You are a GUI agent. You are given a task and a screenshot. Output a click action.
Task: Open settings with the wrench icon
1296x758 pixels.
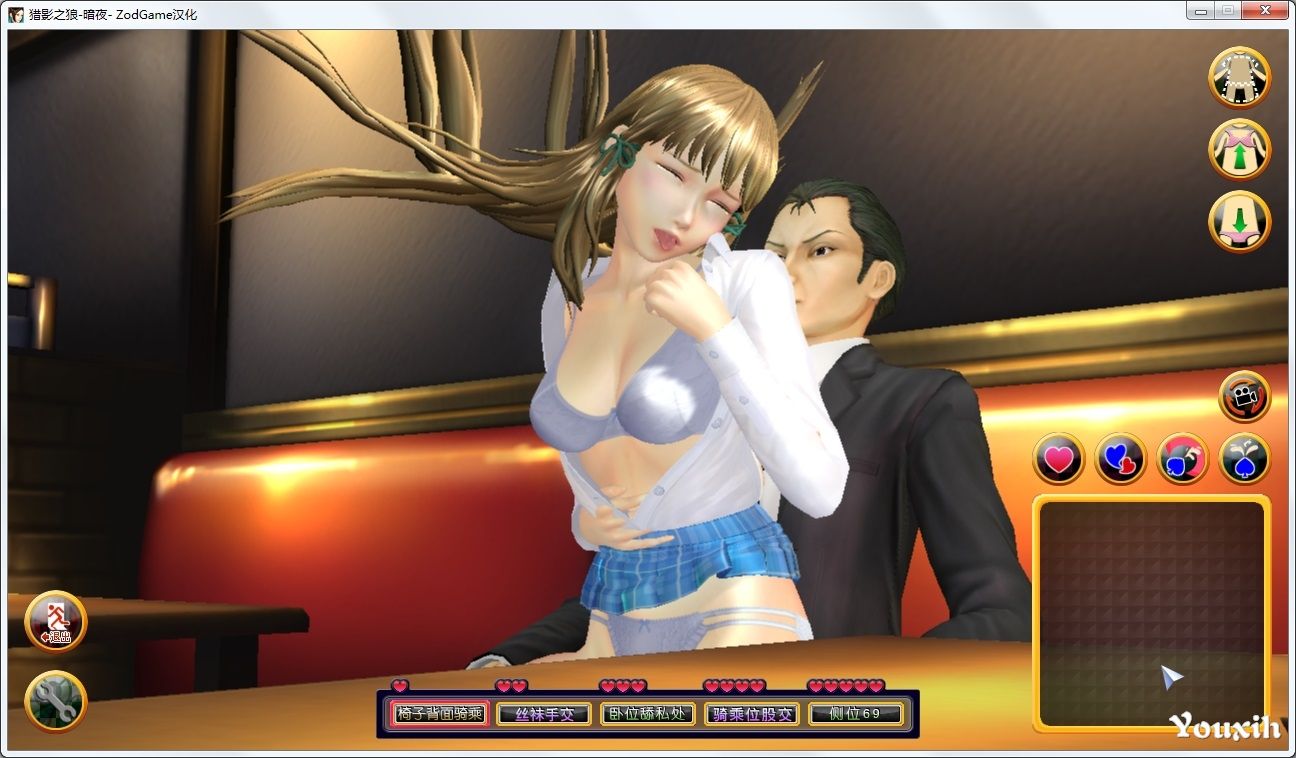coord(55,700)
